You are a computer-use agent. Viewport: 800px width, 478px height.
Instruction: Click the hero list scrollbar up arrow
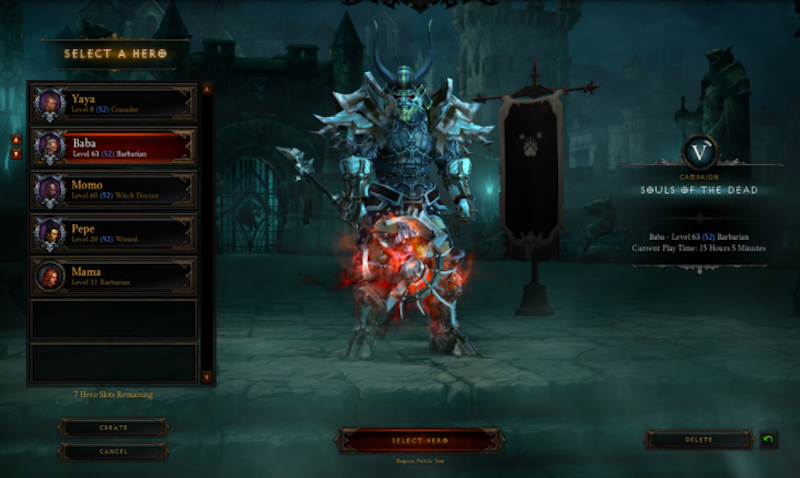coord(207,89)
